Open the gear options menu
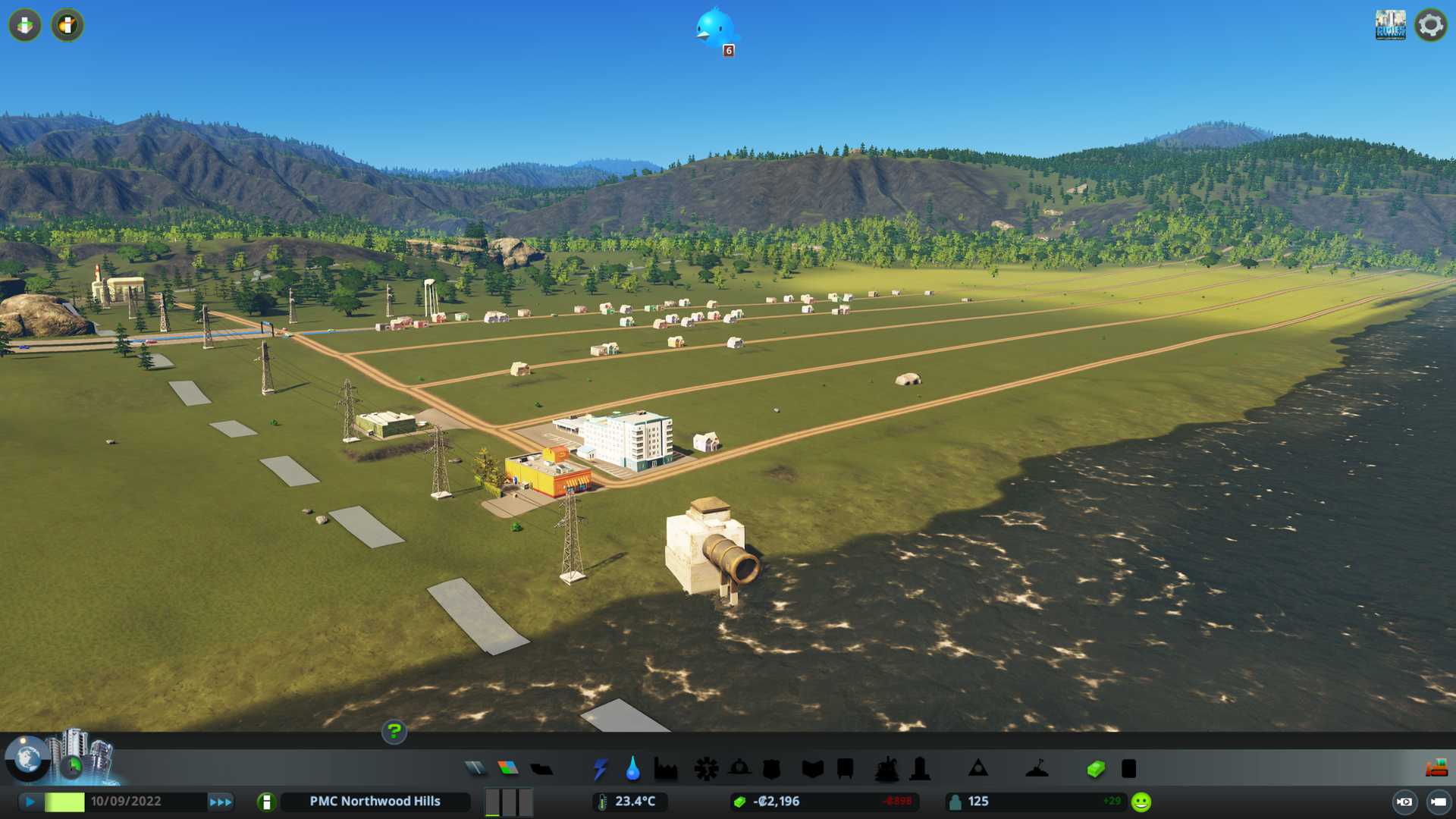 pos(1430,25)
